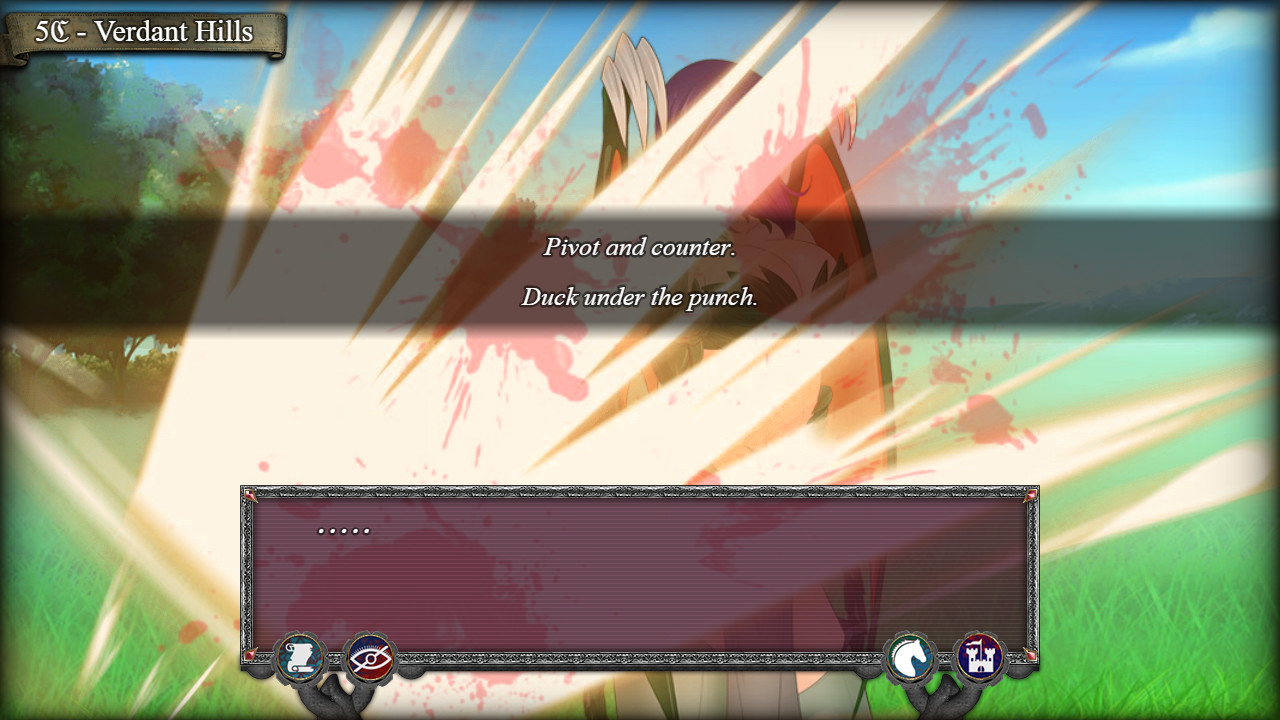Choose the option "Duck under the punch."
1280x720 pixels.
pyautogui.click(x=640, y=297)
